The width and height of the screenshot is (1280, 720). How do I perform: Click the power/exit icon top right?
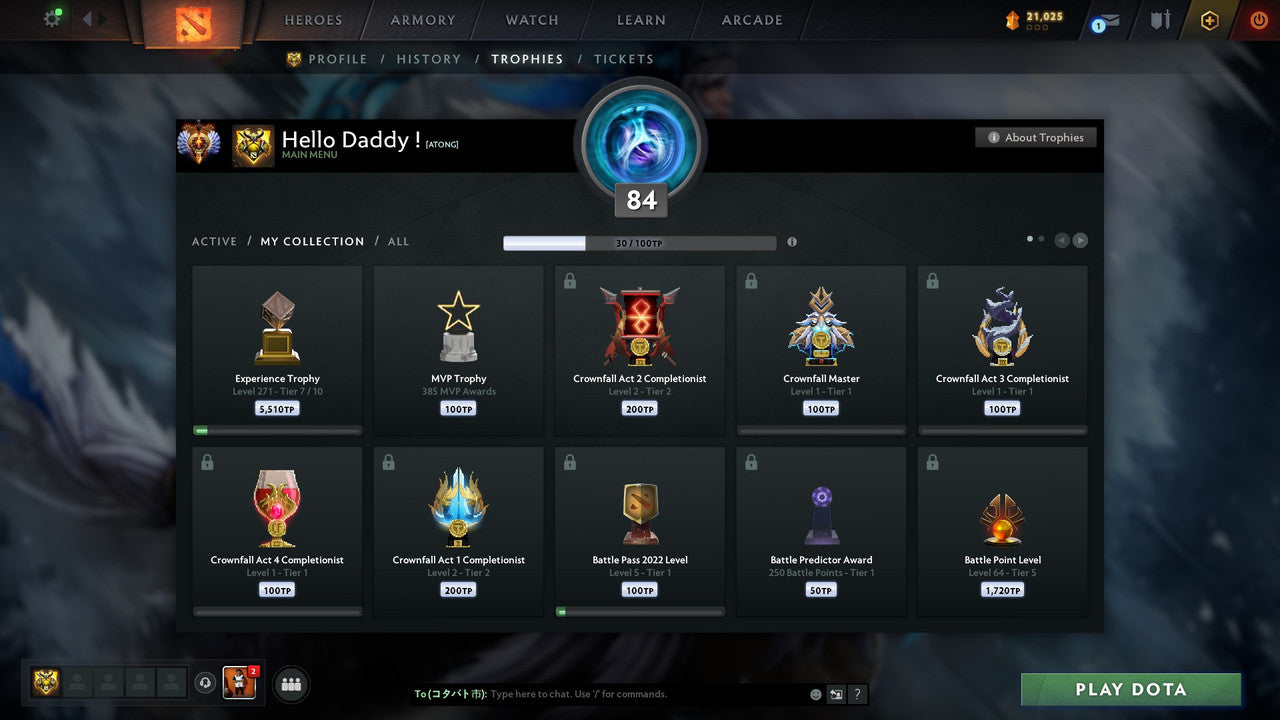(x=1258, y=19)
